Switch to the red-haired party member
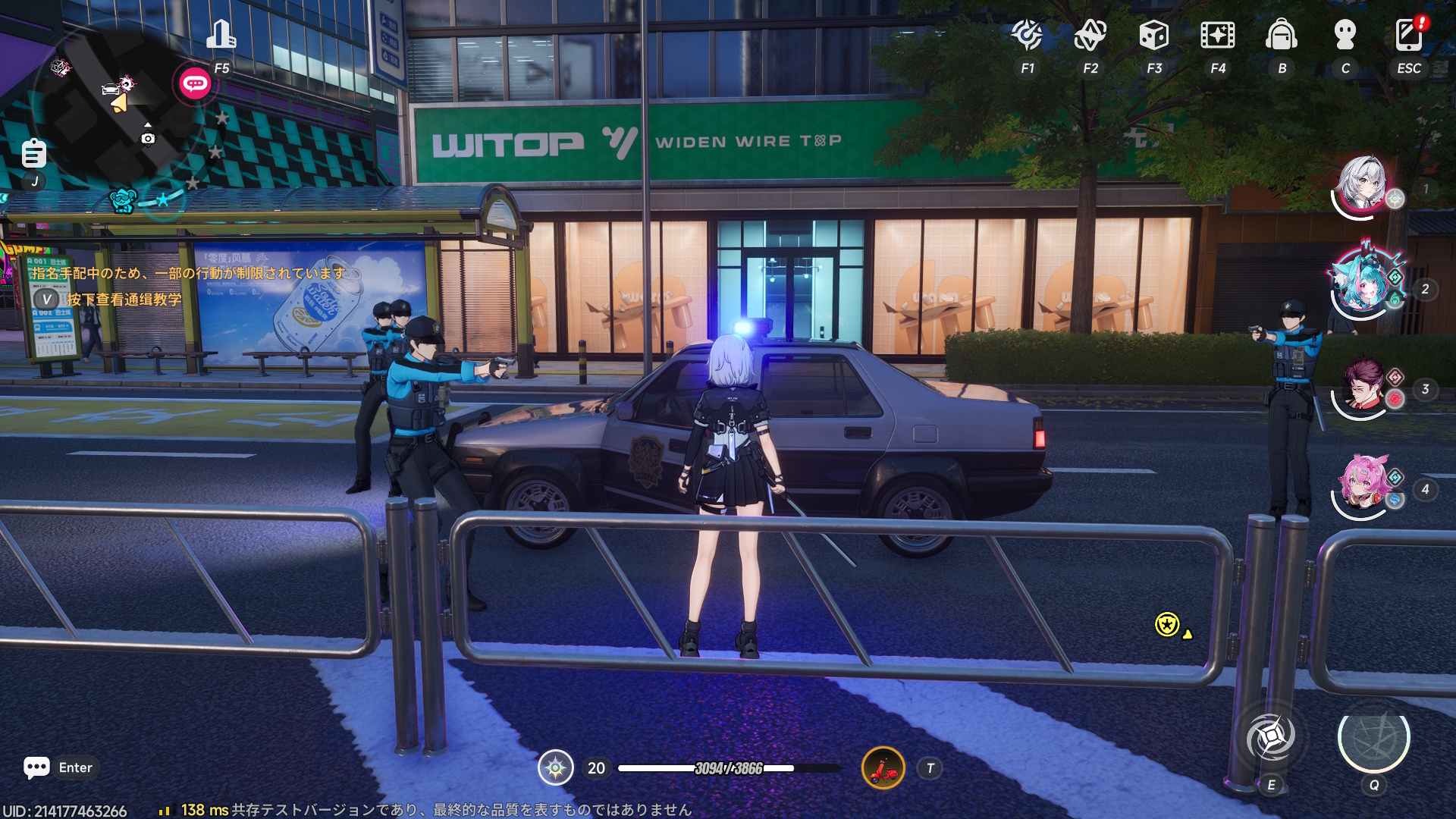1456x819 pixels. [x=1363, y=385]
